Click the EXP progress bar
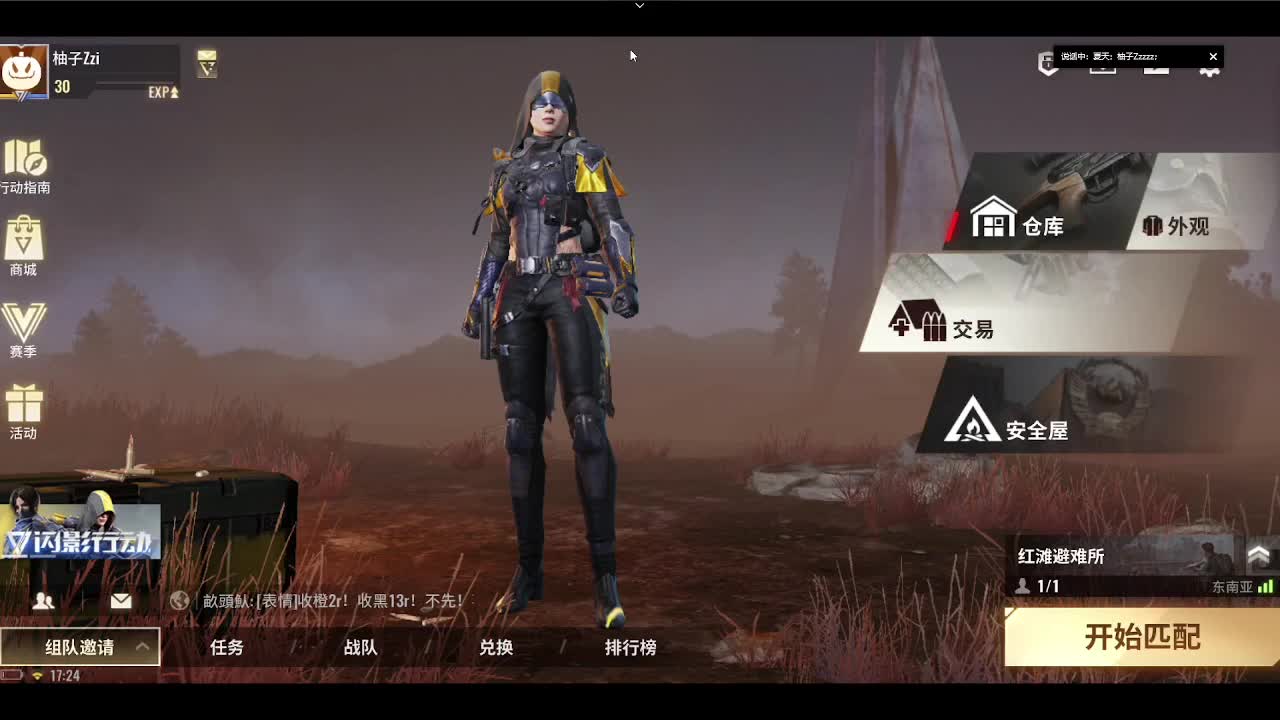 coord(120,92)
